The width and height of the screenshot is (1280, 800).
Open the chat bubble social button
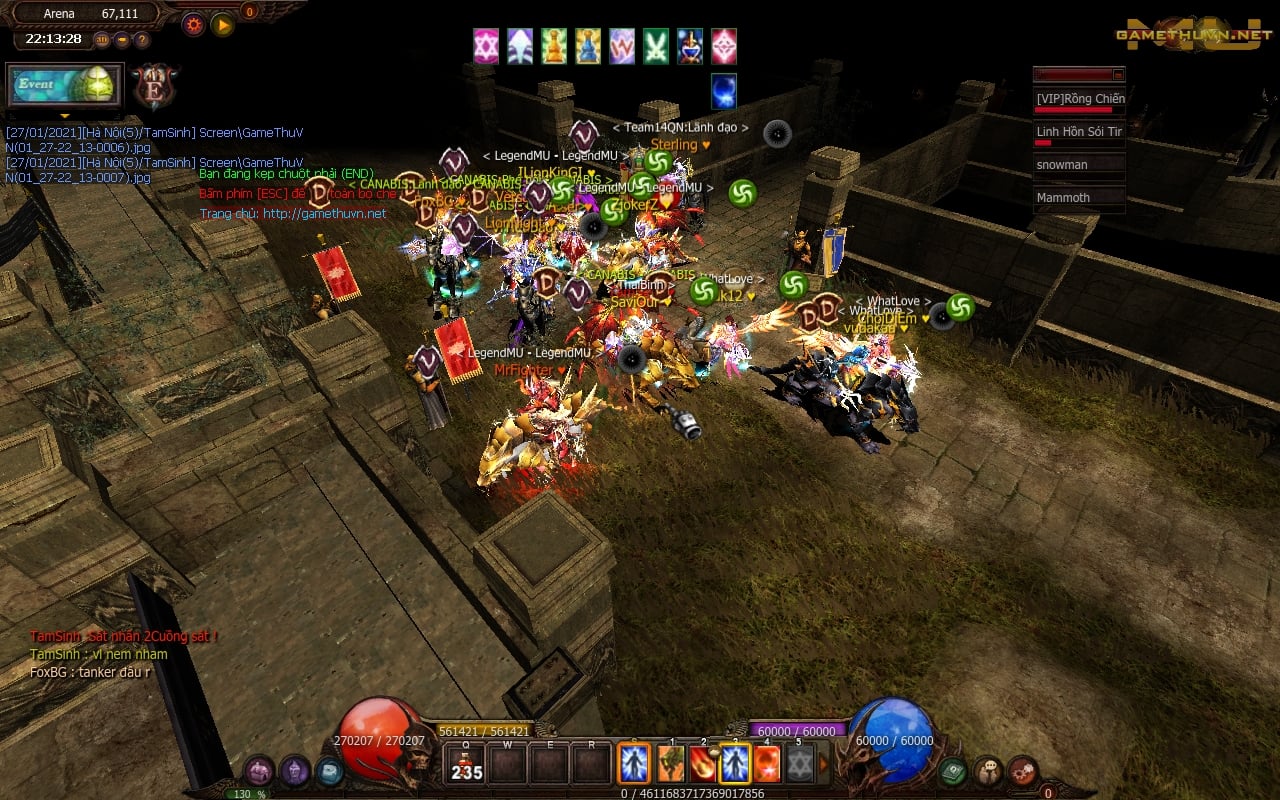point(988,770)
